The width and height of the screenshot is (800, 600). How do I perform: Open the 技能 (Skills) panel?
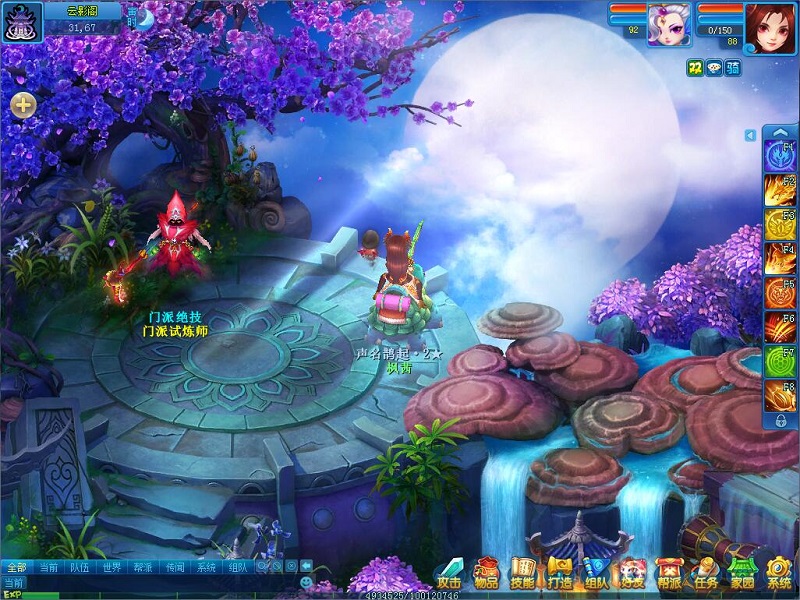[x=523, y=573]
